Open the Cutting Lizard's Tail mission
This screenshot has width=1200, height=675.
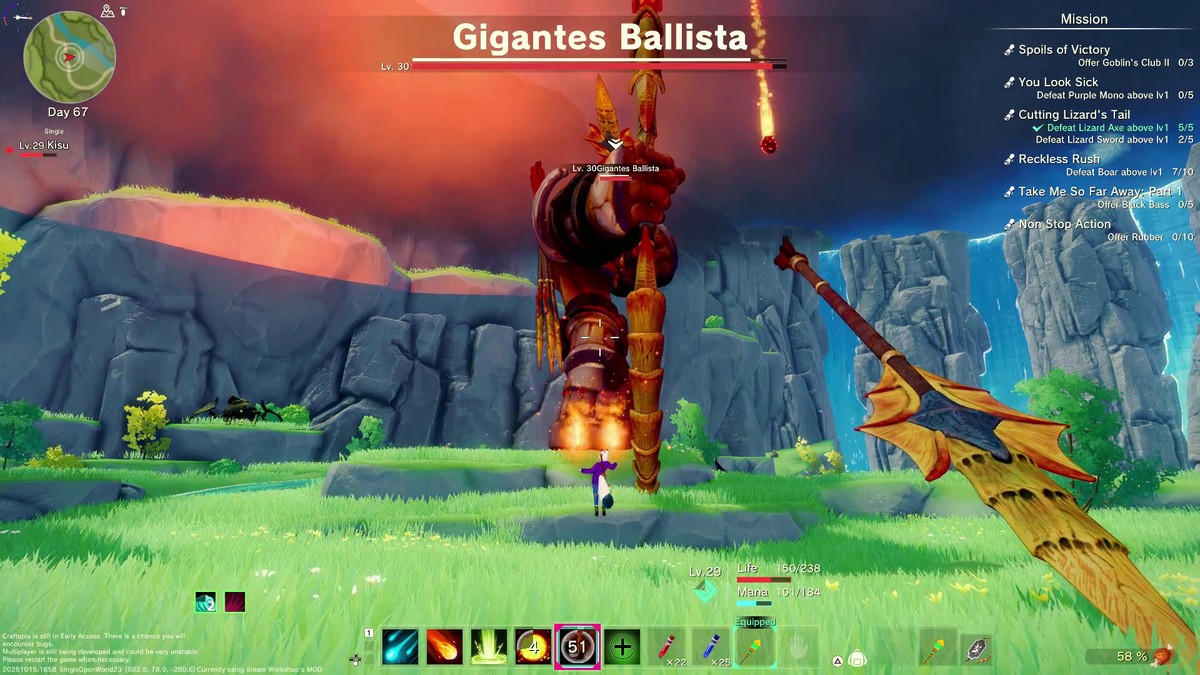pyautogui.click(x=1073, y=115)
